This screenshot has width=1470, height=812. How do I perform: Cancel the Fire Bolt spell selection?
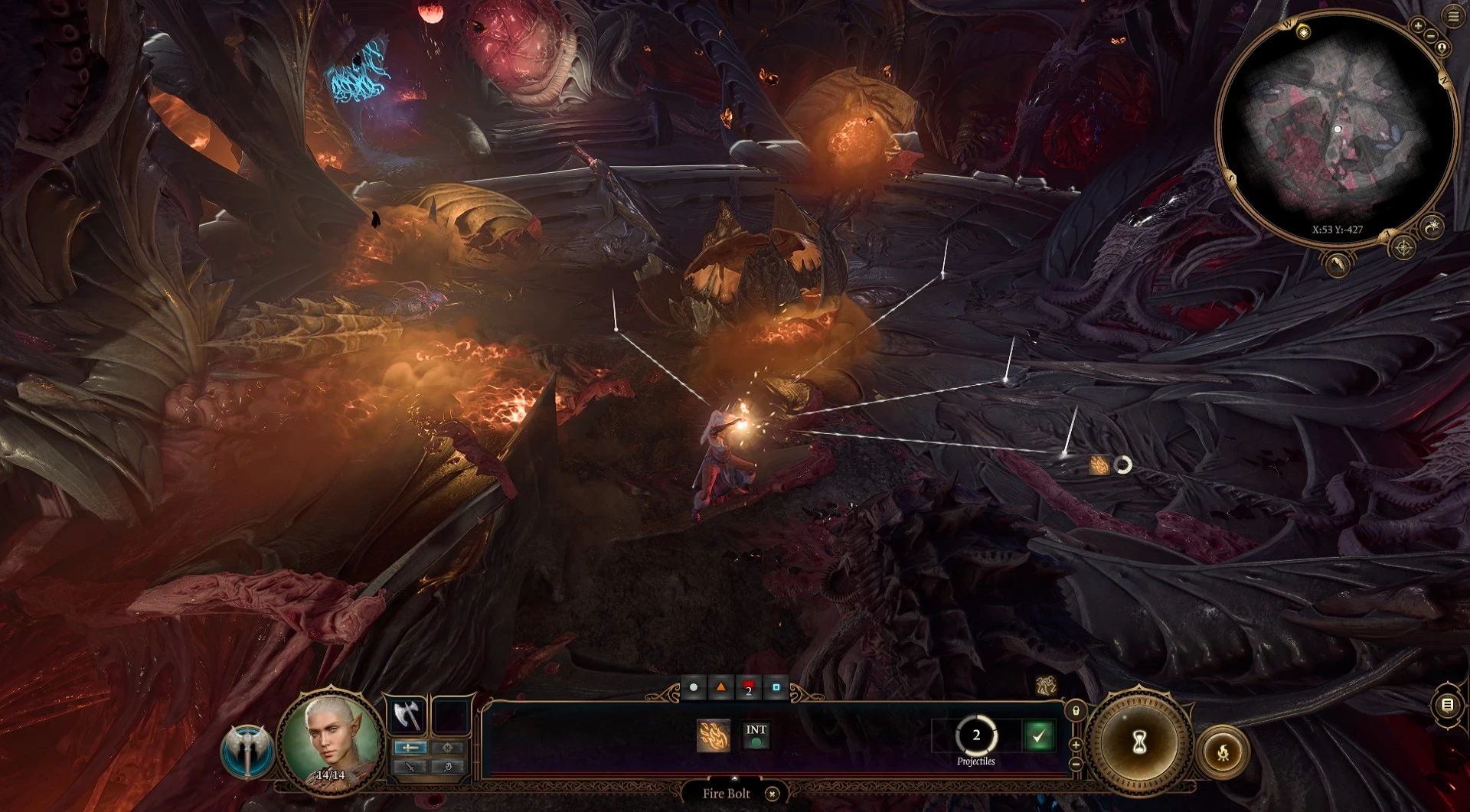[773, 794]
